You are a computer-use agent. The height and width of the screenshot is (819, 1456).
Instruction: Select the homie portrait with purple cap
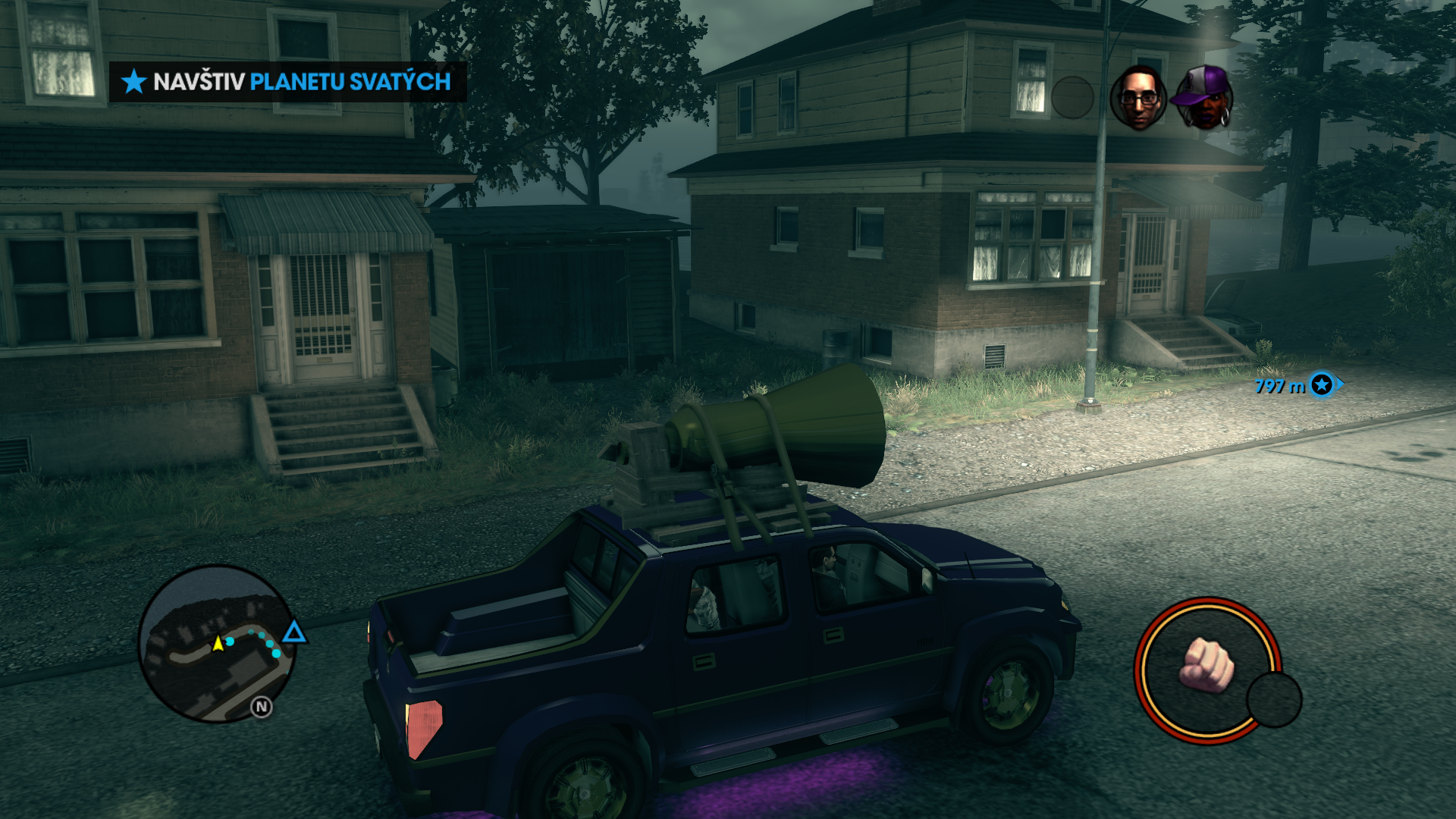pyautogui.click(x=1203, y=98)
